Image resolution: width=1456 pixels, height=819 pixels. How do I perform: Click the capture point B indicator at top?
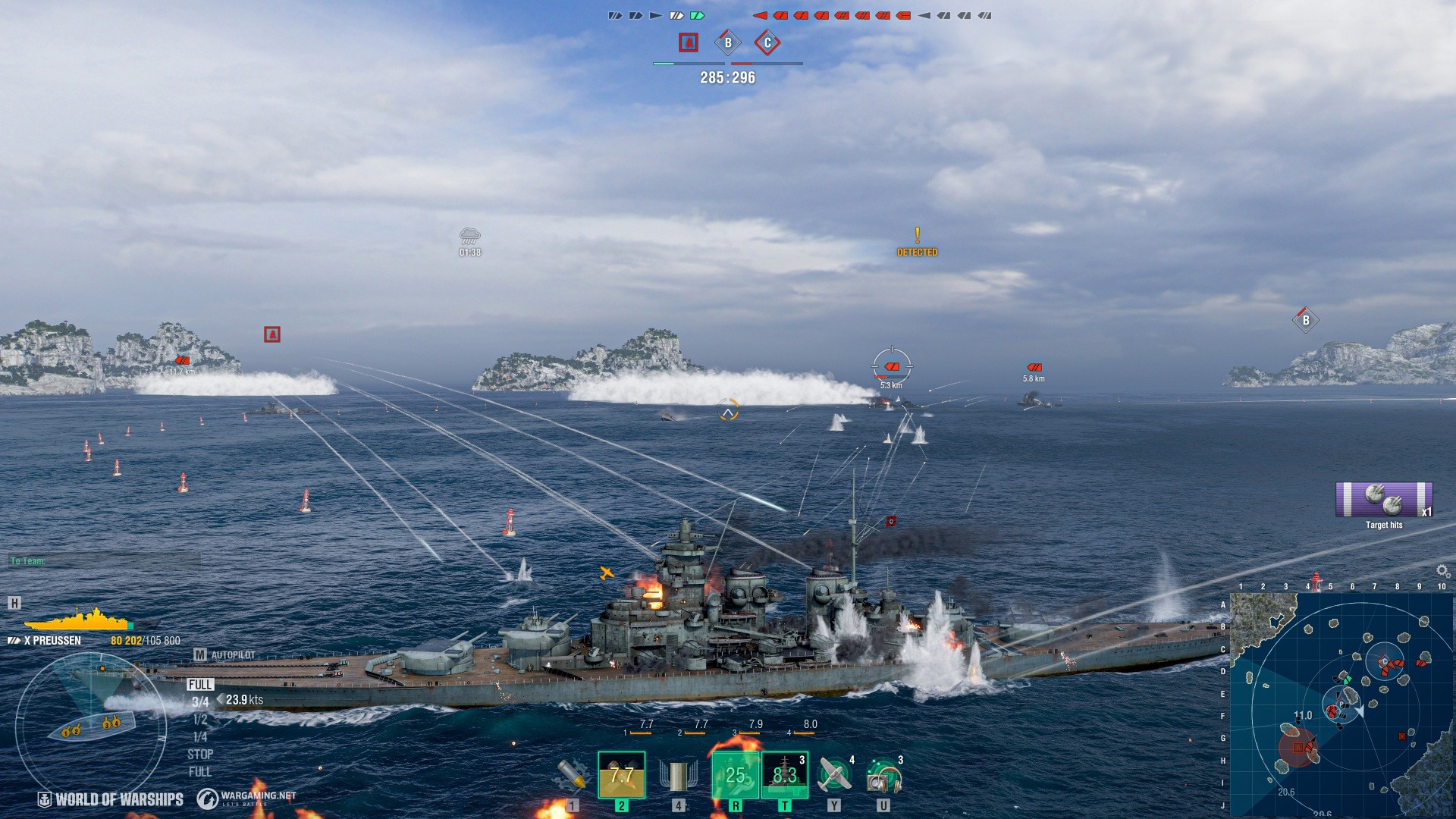pyautogui.click(x=728, y=43)
